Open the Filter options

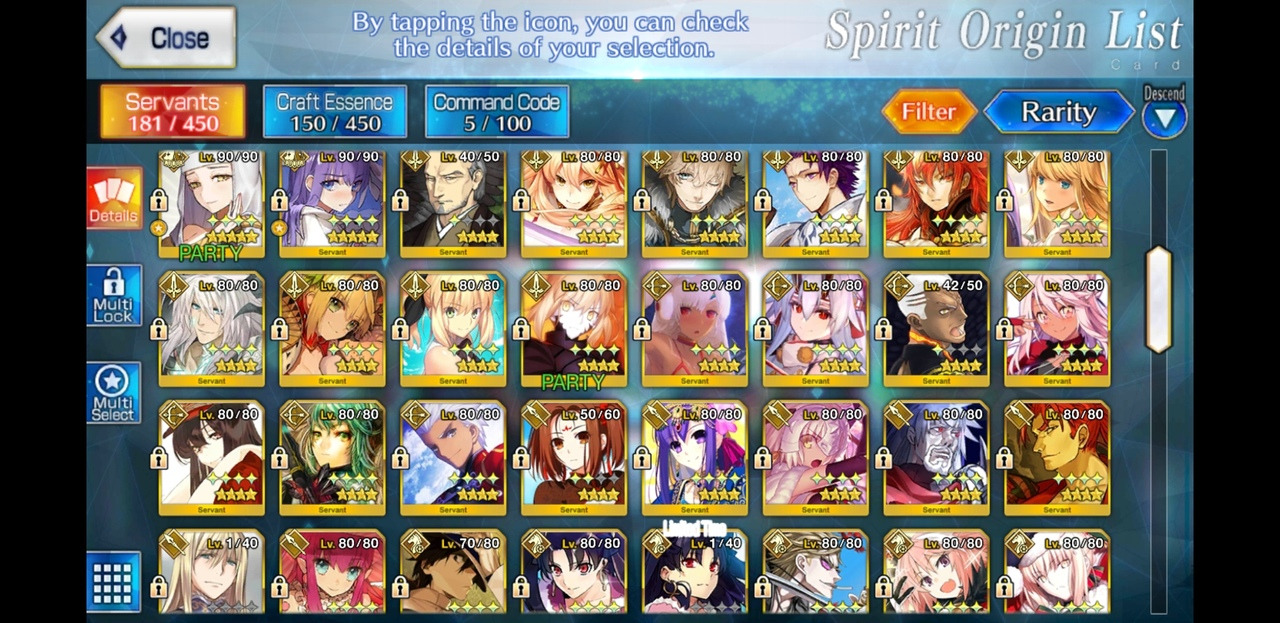(x=928, y=112)
